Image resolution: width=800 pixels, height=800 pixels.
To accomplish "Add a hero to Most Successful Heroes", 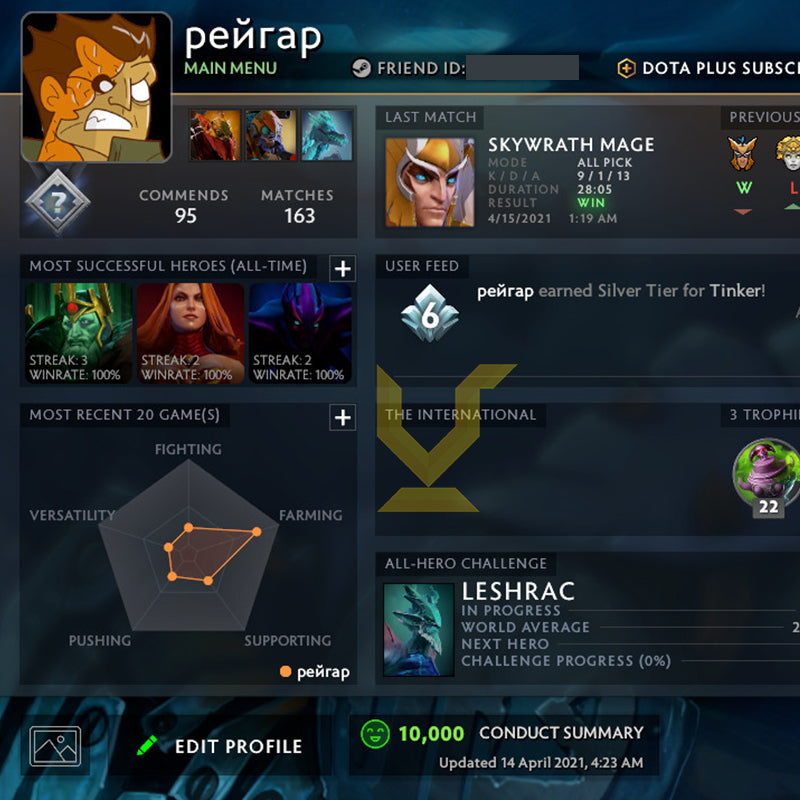I will (342, 268).
